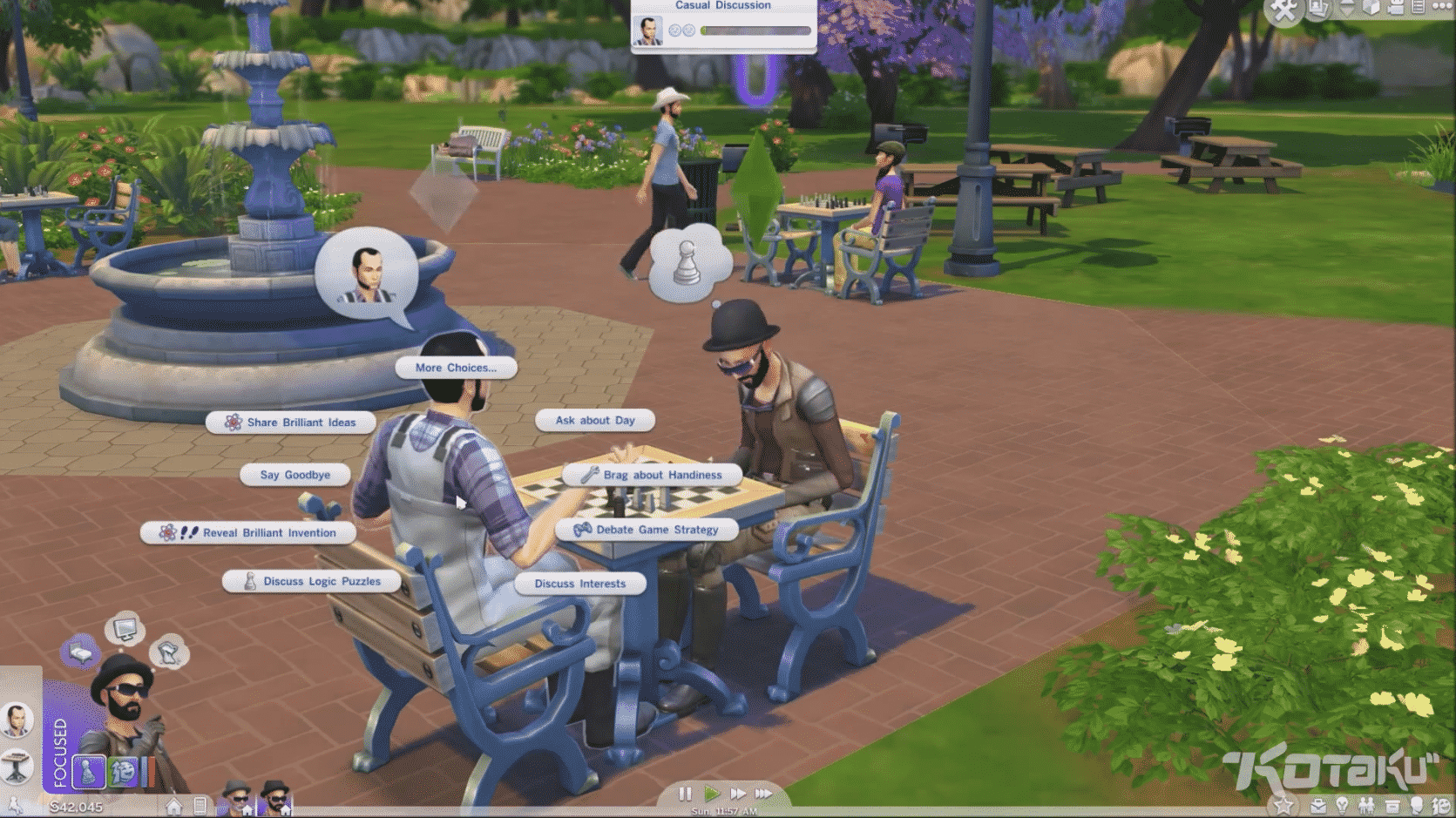
Task: Open Build Mode with wrench icon
Action: 1283,10
